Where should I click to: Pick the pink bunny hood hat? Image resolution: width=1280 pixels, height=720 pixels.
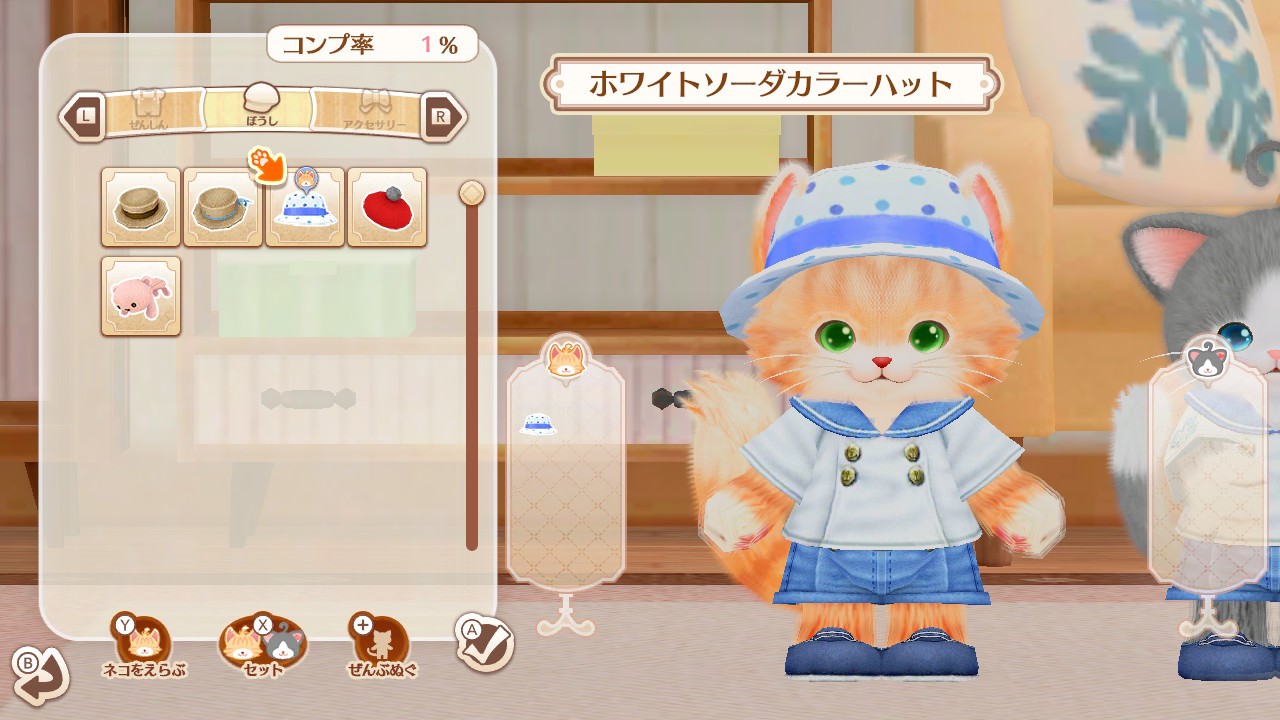pyautogui.click(x=140, y=297)
